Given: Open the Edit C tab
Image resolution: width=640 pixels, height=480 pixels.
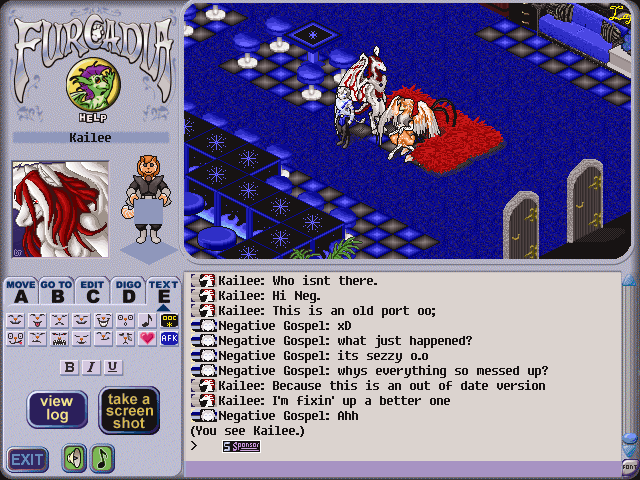Looking at the screenshot, I should (x=92, y=291).
